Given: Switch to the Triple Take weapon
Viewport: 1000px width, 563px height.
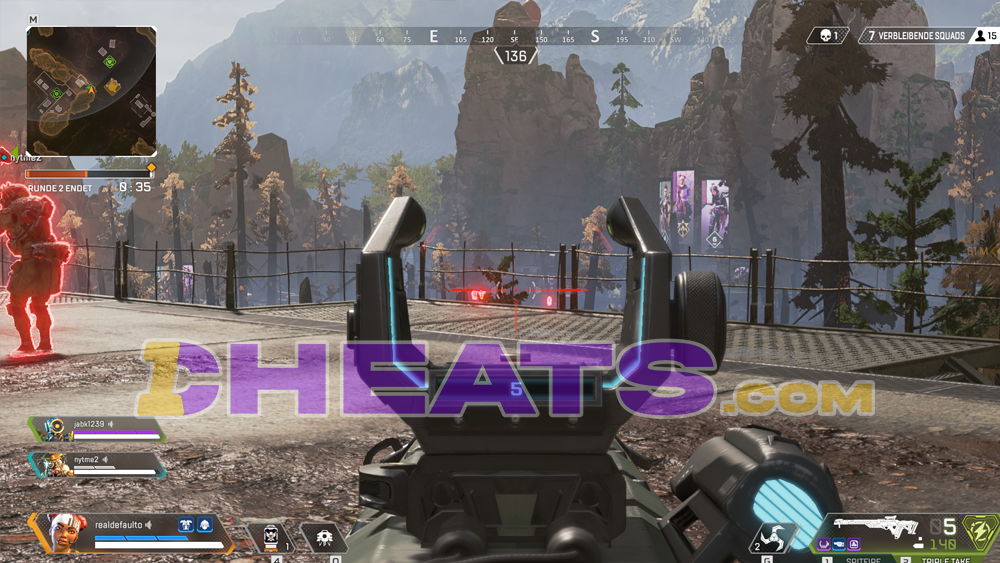Looking at the screenshot, I should tap(943, 559).
